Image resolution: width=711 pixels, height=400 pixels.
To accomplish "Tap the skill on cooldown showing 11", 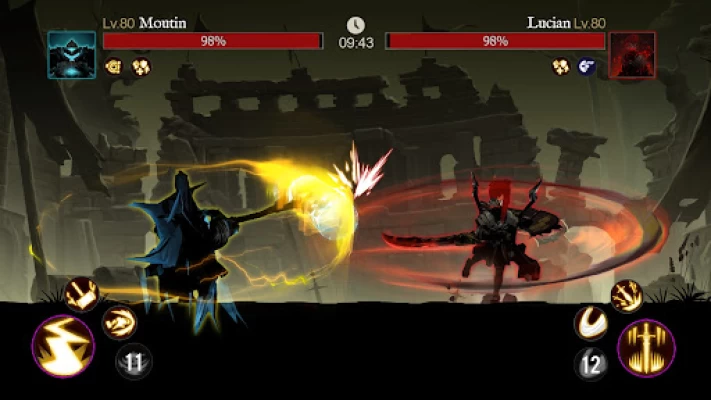I will 132,361.
